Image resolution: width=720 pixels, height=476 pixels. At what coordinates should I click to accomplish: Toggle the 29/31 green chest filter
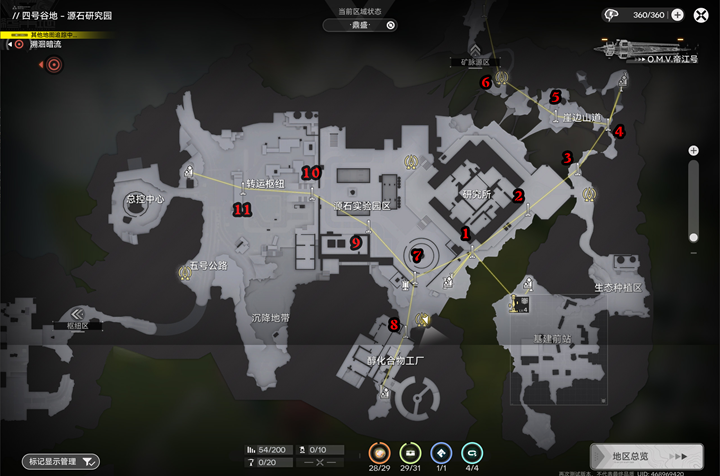411,453
